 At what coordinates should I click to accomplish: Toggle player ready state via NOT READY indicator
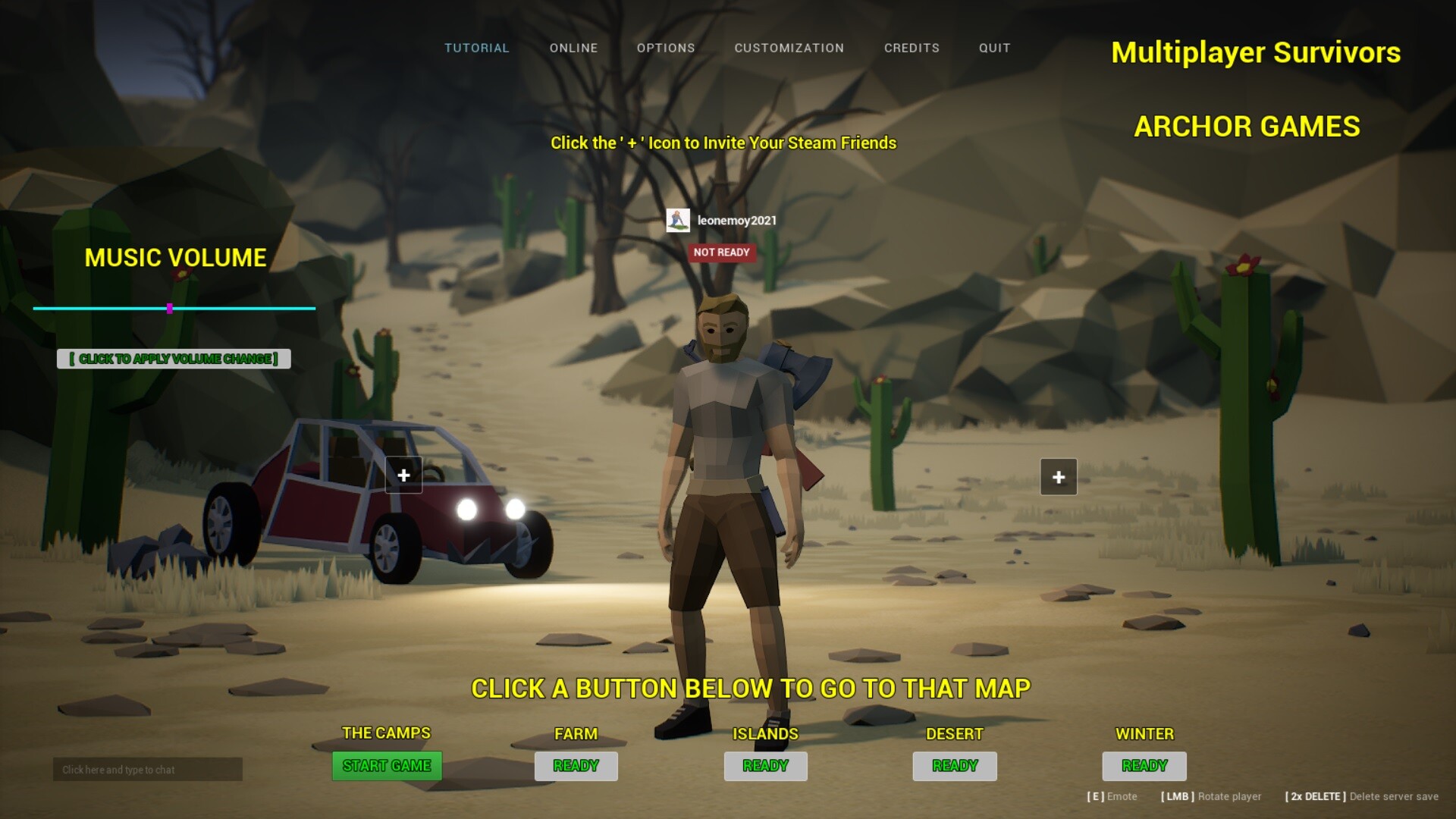721,253
